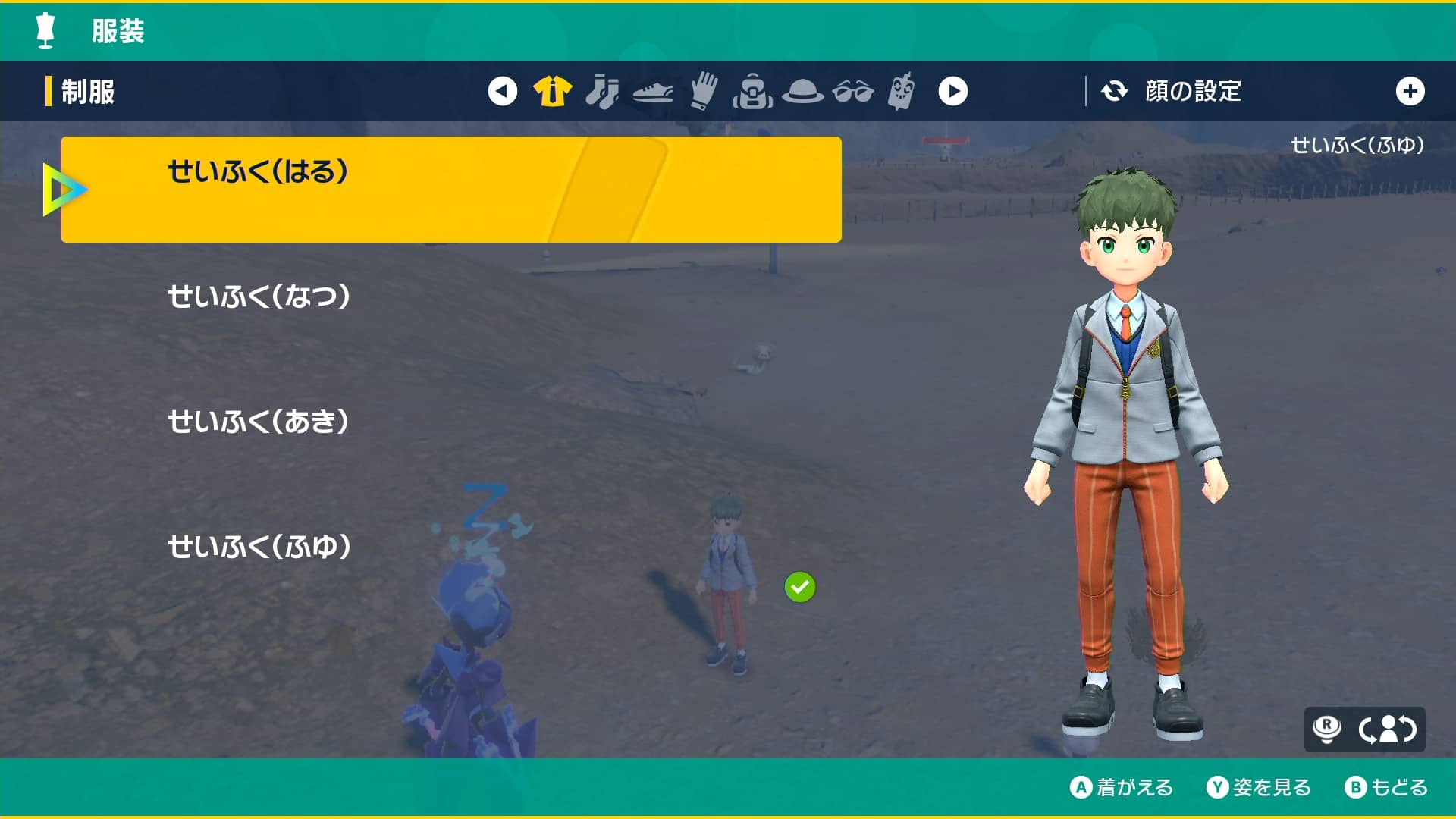Screen dimensions: 1456x819
Task: Select the shirt category icon
Action: click(554, 90)
